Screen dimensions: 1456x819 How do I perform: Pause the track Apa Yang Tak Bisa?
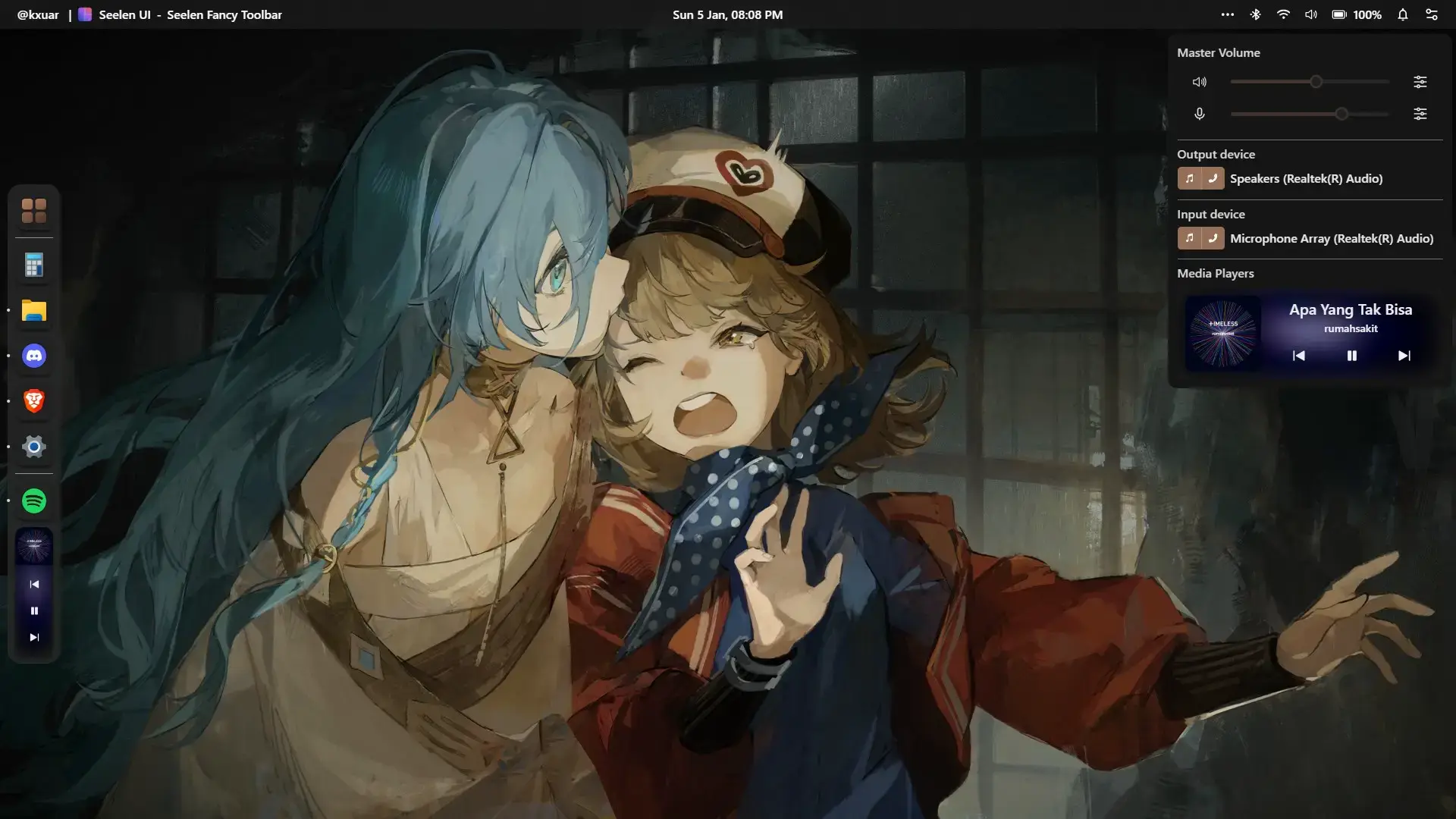click(1351, 355)
